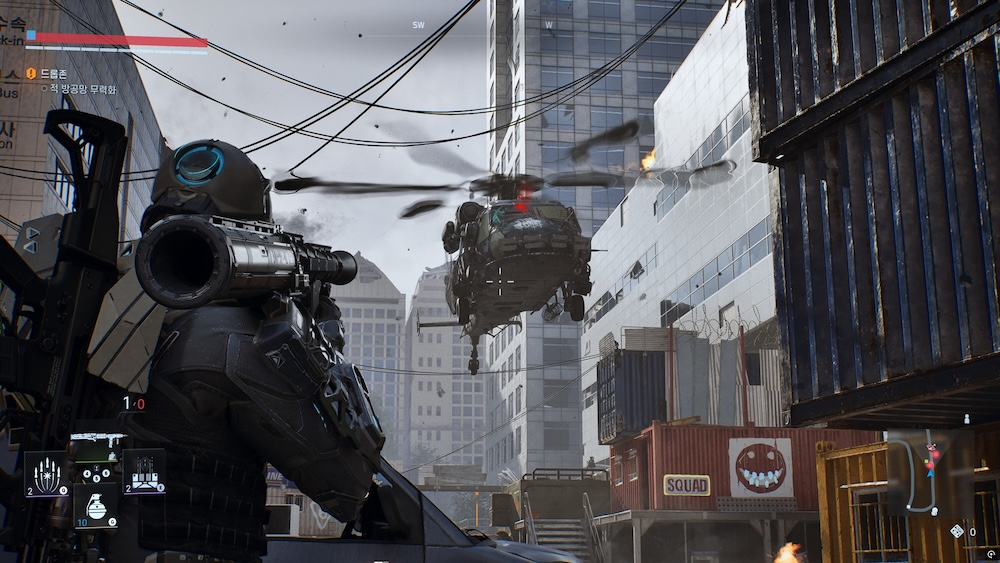Image resolution: width=1000 pixels, height=563 pixels.
Task: Select the frag grenade slot
Action: [96, 505]
